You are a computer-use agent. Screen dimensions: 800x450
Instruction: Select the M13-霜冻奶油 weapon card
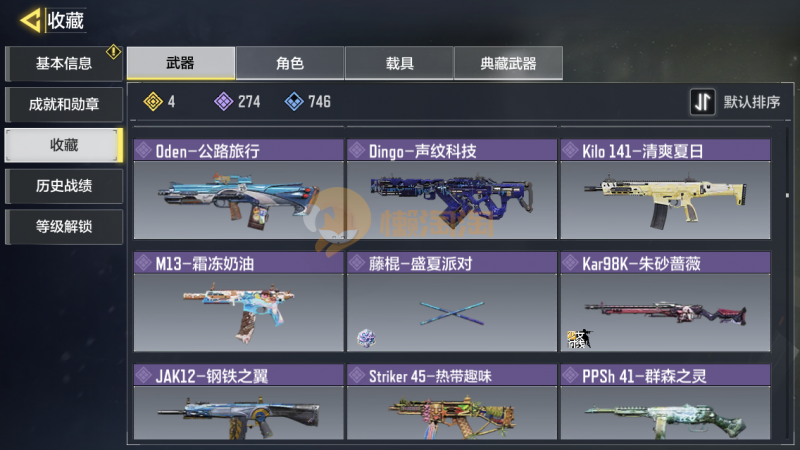point(238,301)
